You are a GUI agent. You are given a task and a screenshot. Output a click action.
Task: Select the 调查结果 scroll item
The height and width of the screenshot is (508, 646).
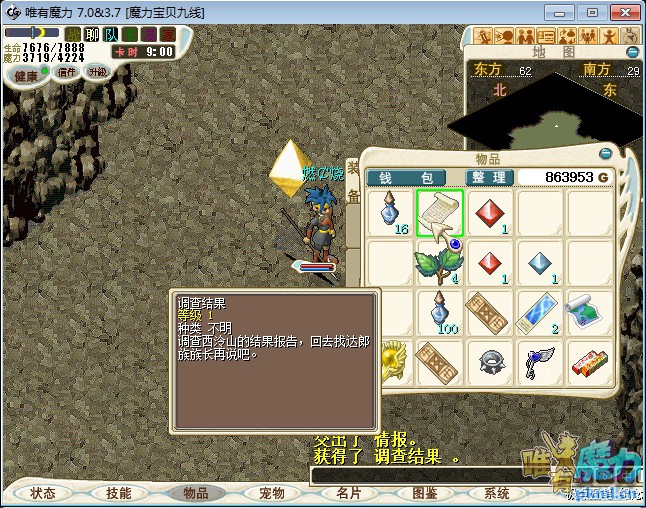[x=439, y=213]
